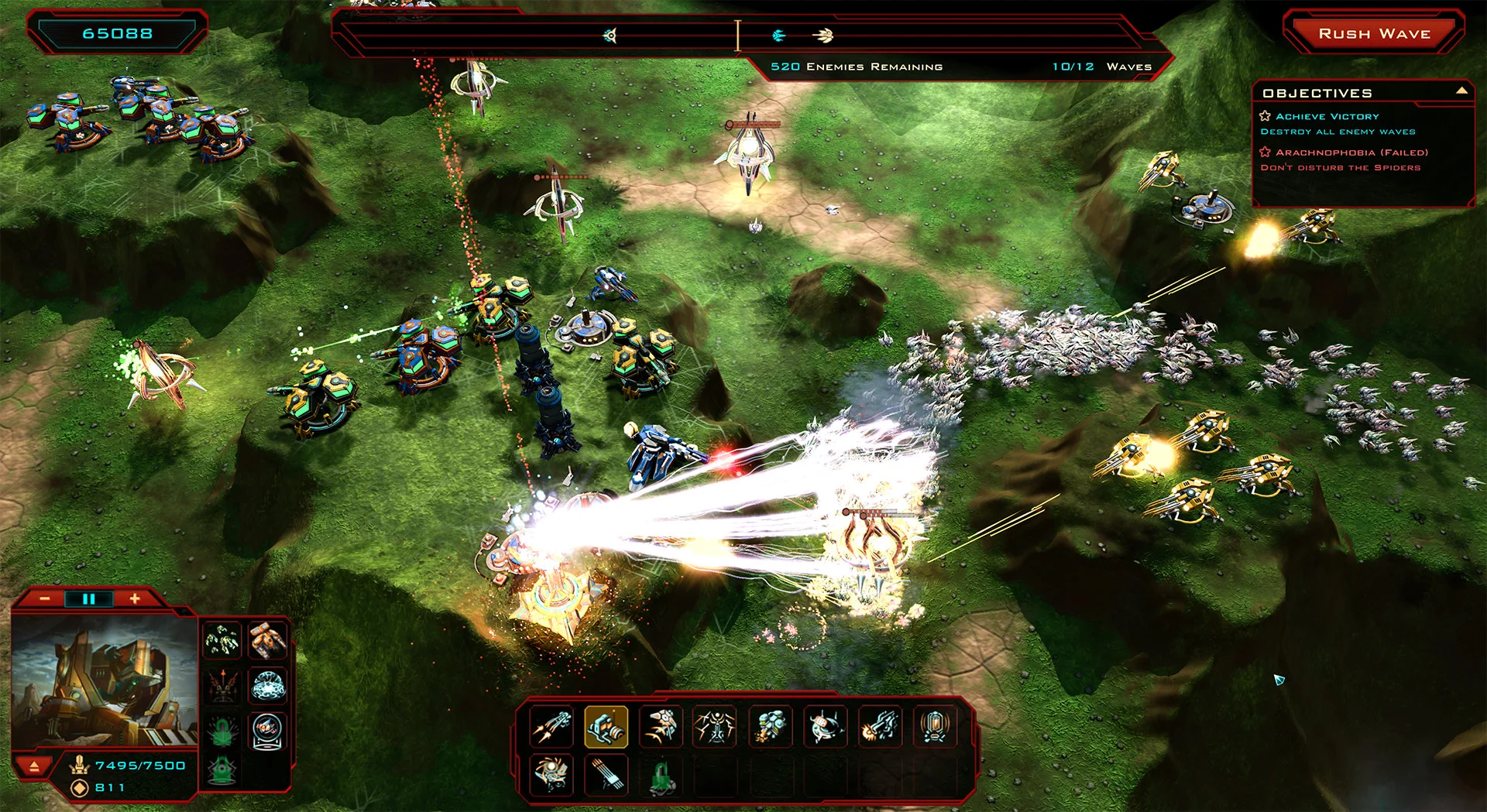Trigger the Rush Wave button
Image resolution: width=1487 pixels, height=812 pixels.
pos(1374,34)
